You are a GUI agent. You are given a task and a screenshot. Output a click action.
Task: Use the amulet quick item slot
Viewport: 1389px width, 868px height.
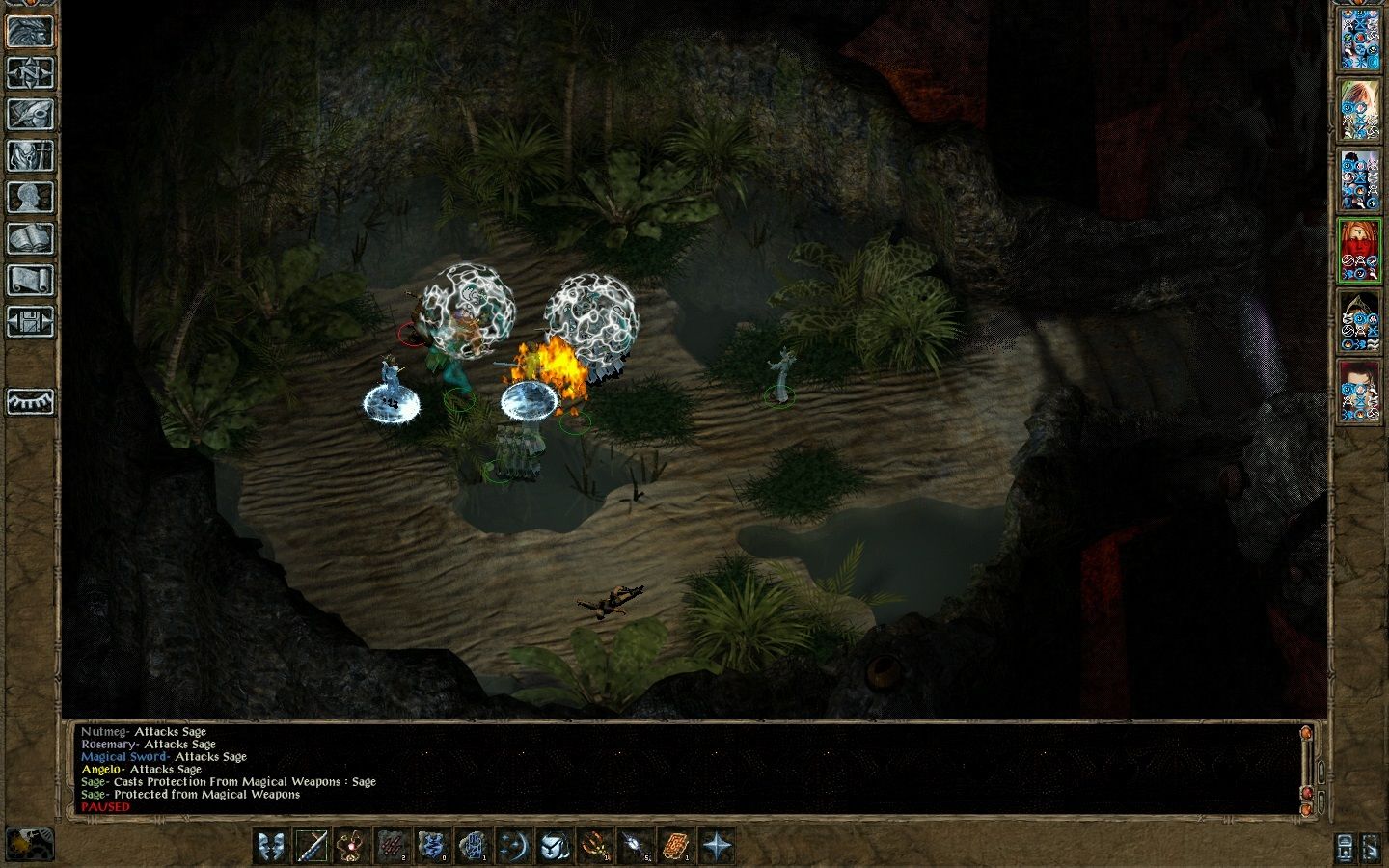coord(352,846)
